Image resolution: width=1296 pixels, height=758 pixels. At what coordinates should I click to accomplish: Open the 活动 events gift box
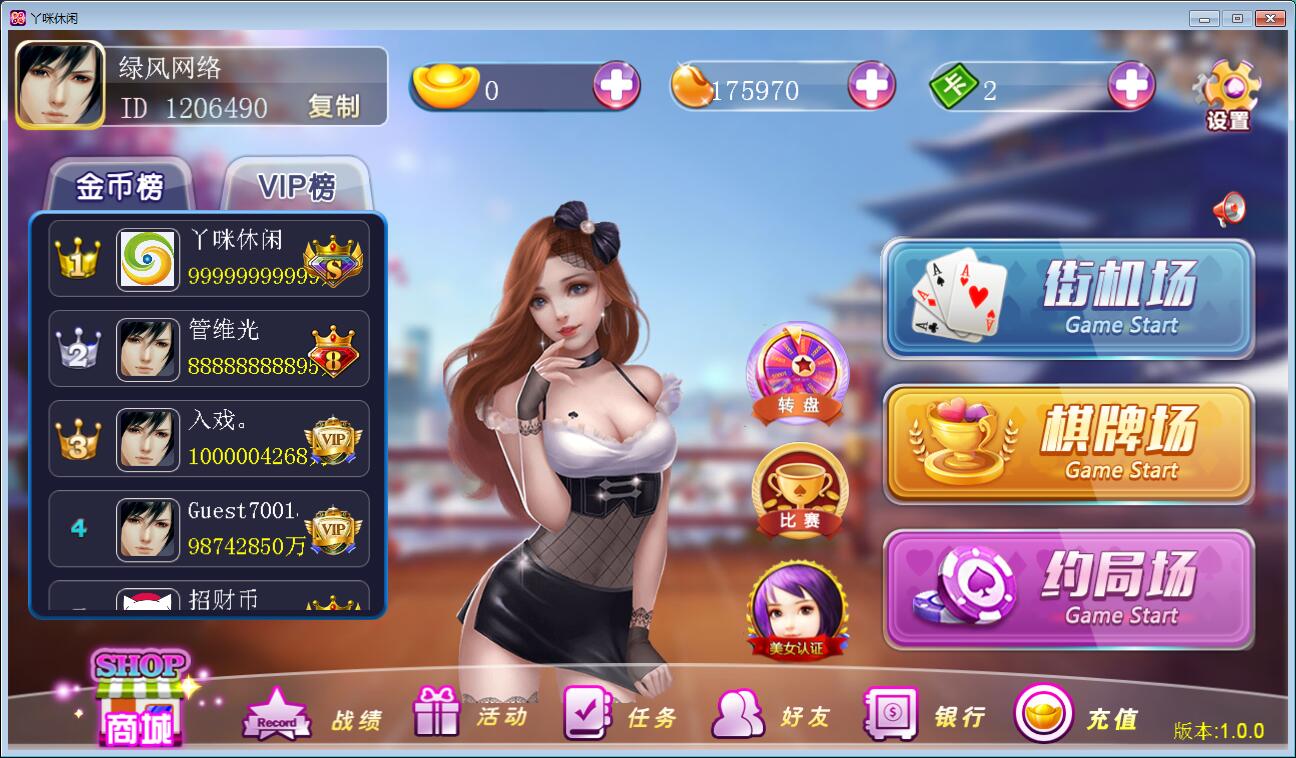[x=470, y=715]
